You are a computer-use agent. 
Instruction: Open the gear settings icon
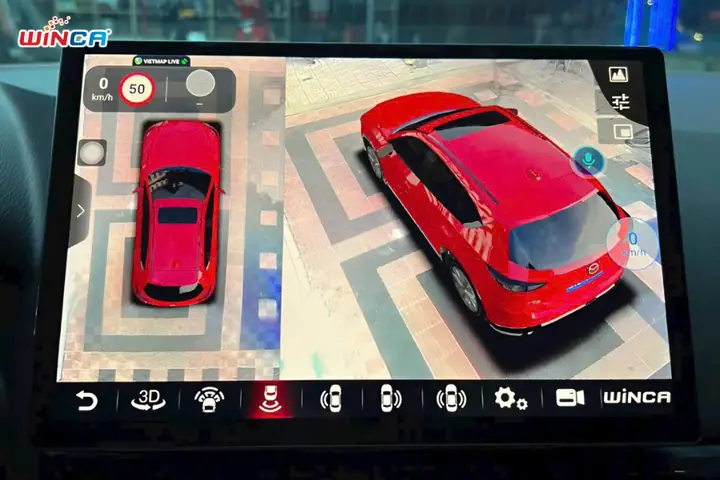(510, 398)
